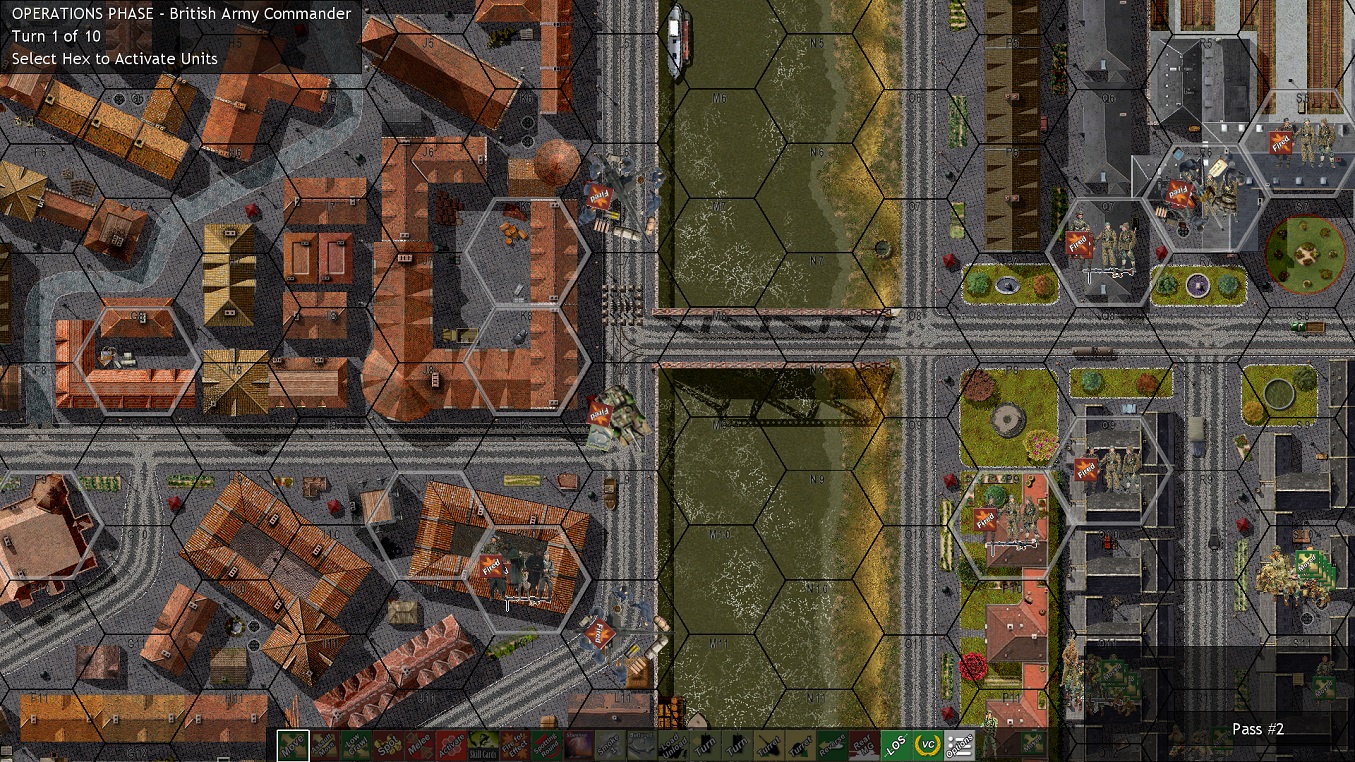Select the Assault Move icon
This screenshot has width=1355, height=762.
(323, 744)
